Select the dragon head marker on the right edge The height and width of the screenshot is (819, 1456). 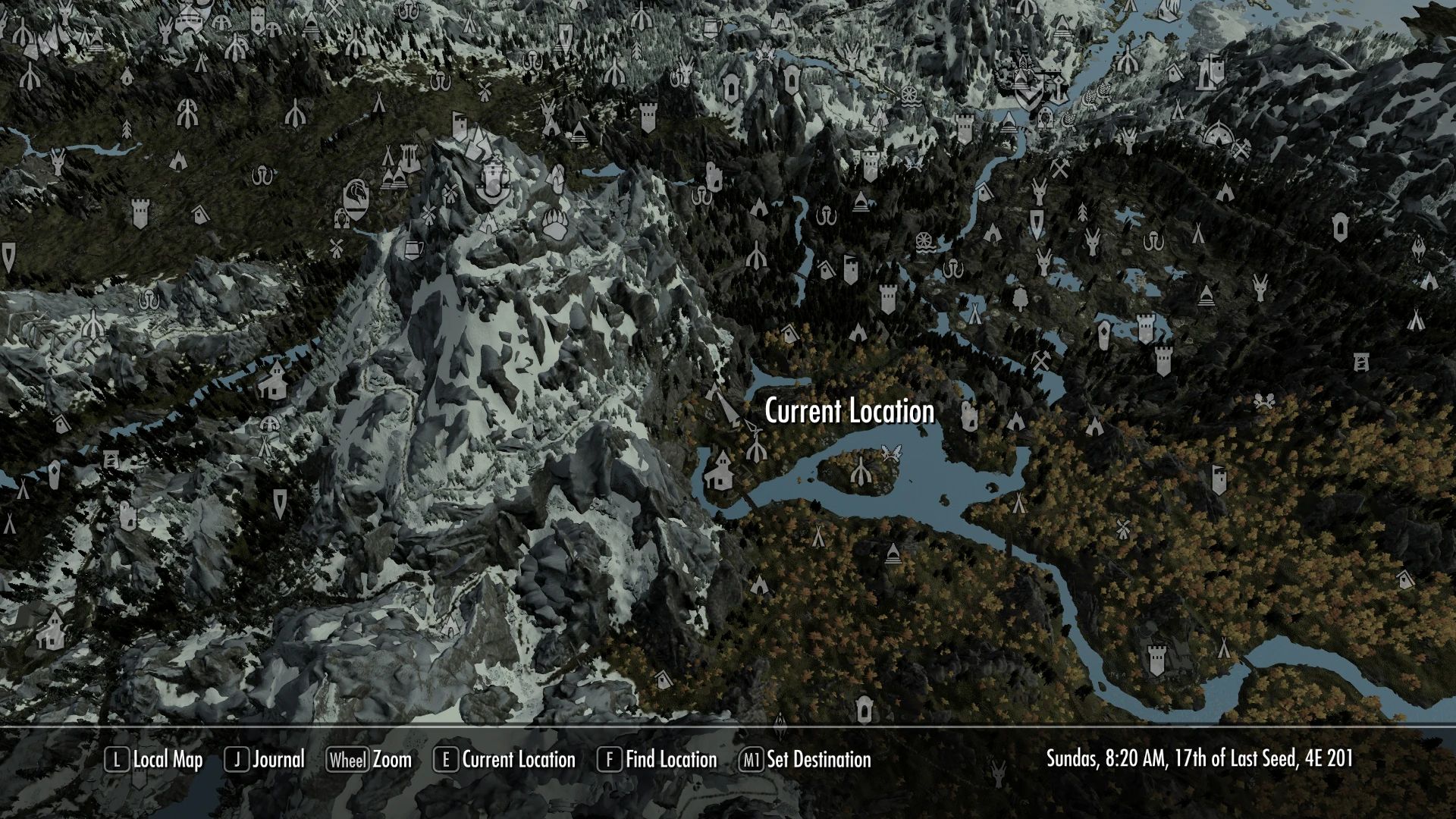1419,249
